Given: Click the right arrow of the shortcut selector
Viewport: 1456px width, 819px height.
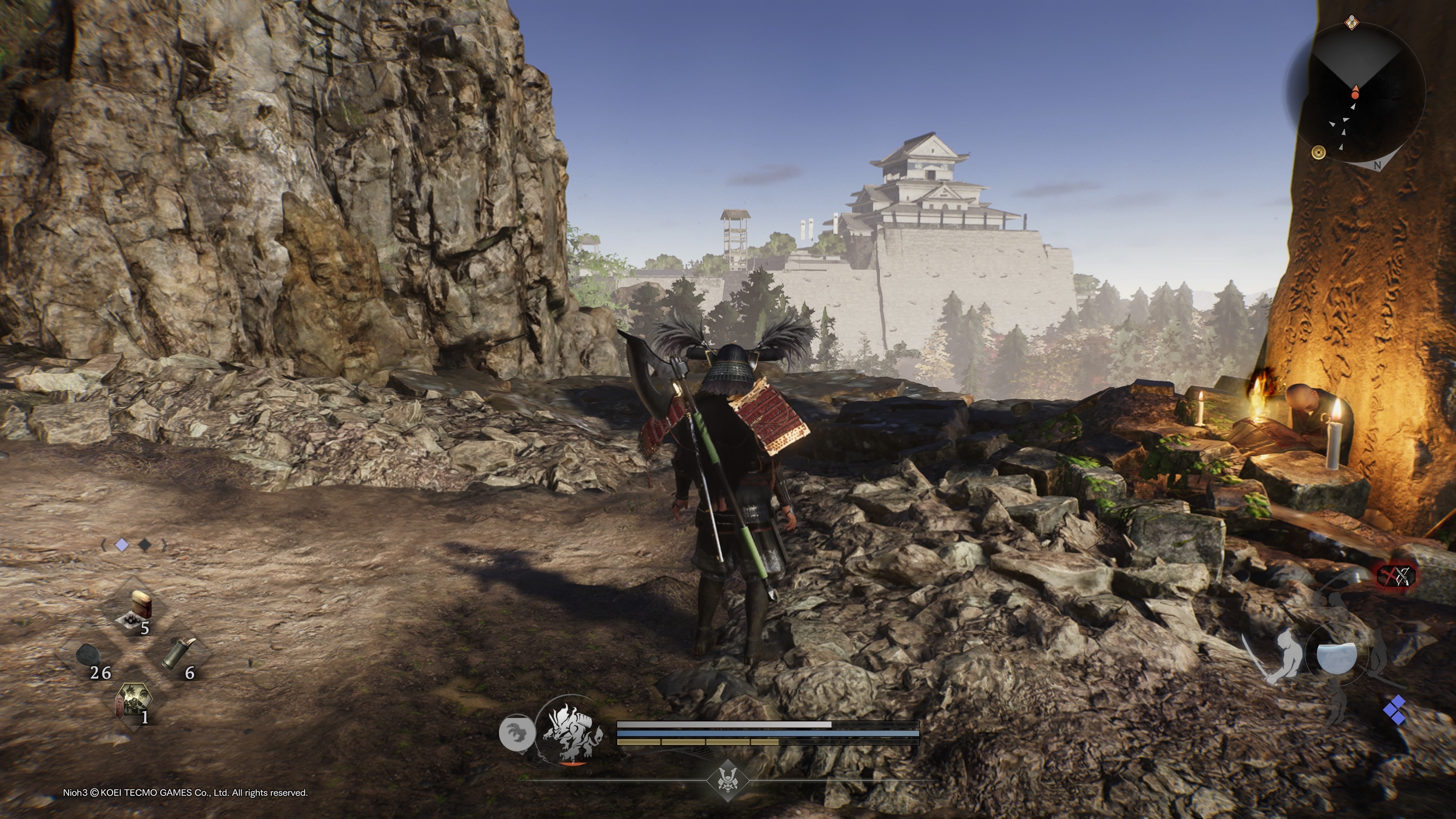Looking at the screenshot, I should (164, 545).
